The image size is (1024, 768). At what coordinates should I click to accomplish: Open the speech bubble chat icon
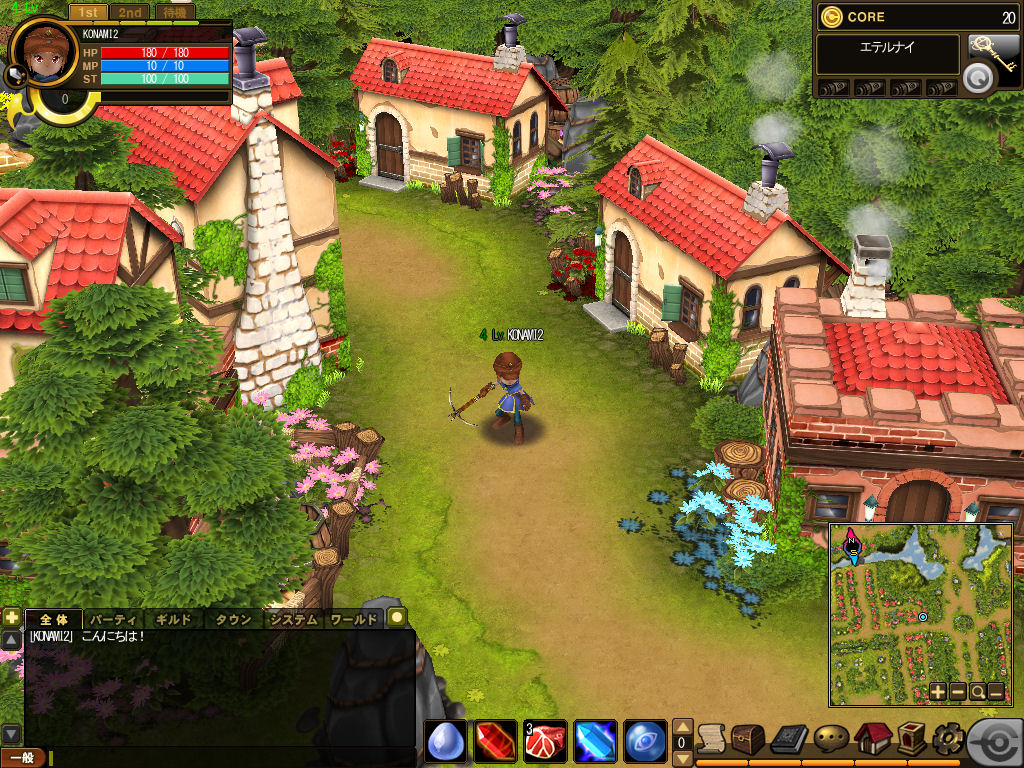831,738
